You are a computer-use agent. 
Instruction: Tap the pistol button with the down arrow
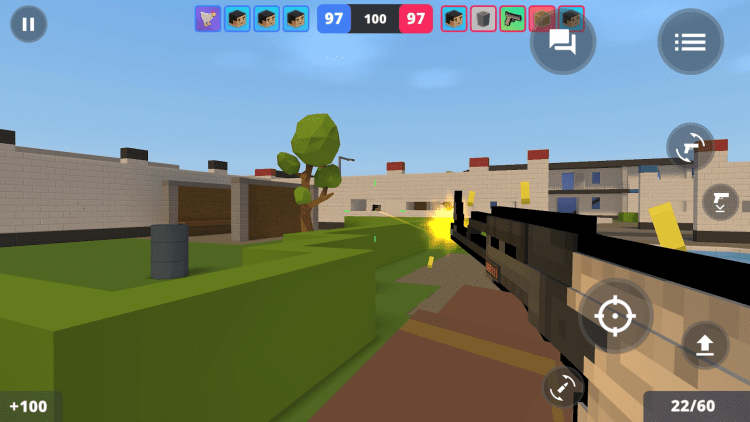pos(720,202)
